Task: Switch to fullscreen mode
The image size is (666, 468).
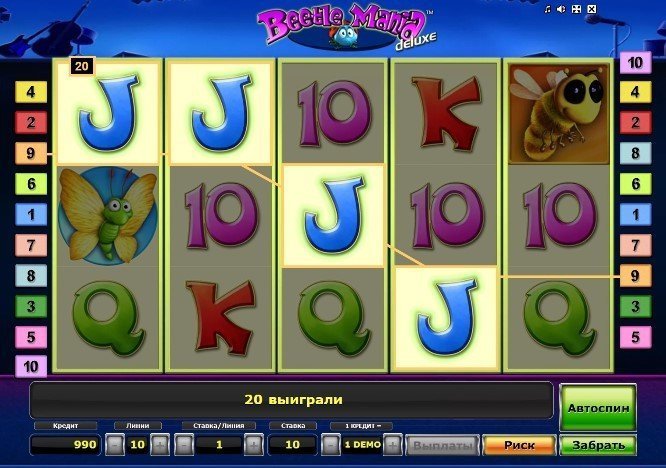Action: (x=575, y=9)
